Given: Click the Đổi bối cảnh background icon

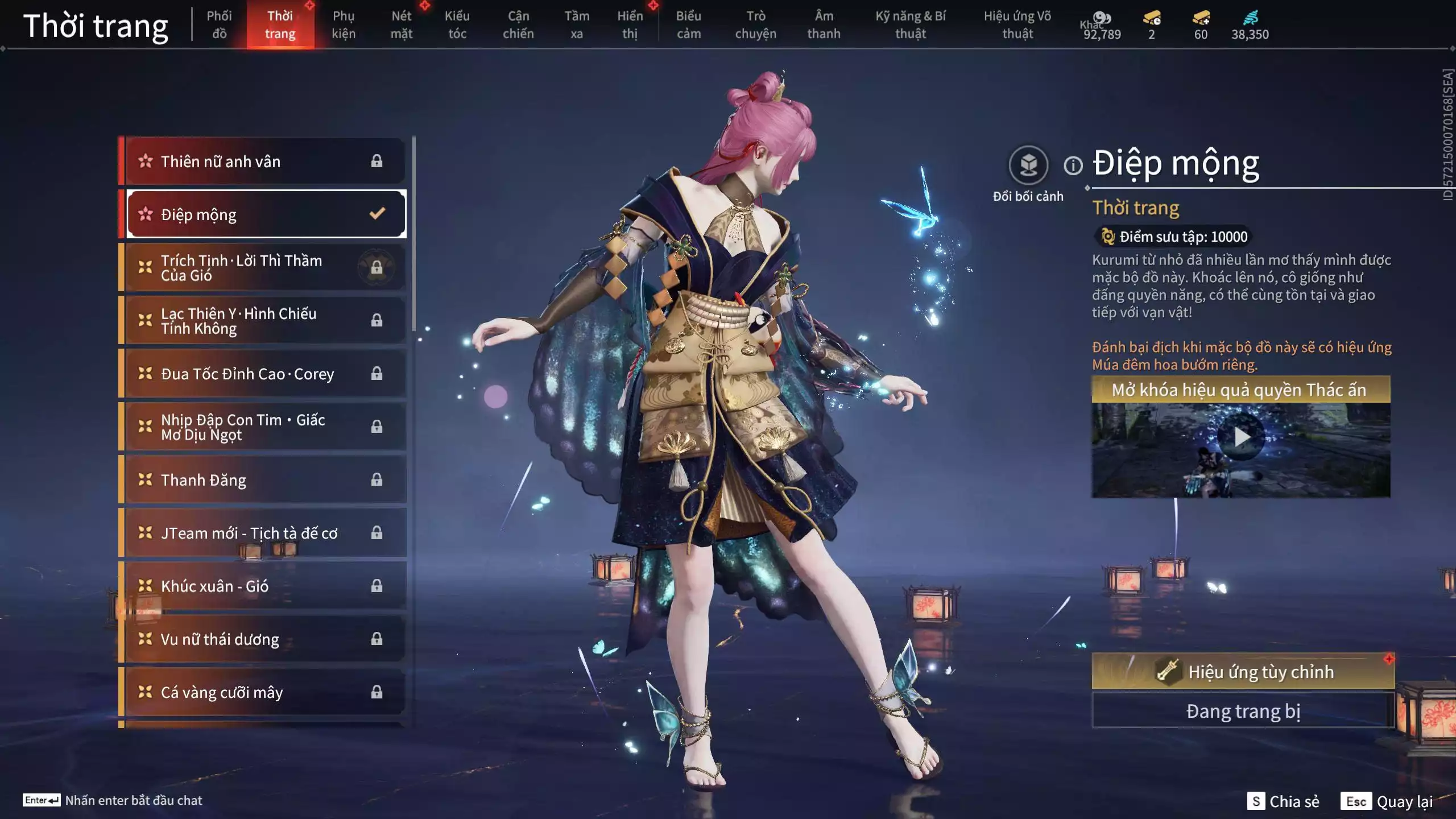Looking at the screenshot, I should pyautogui.click(x=1028, y=166).
